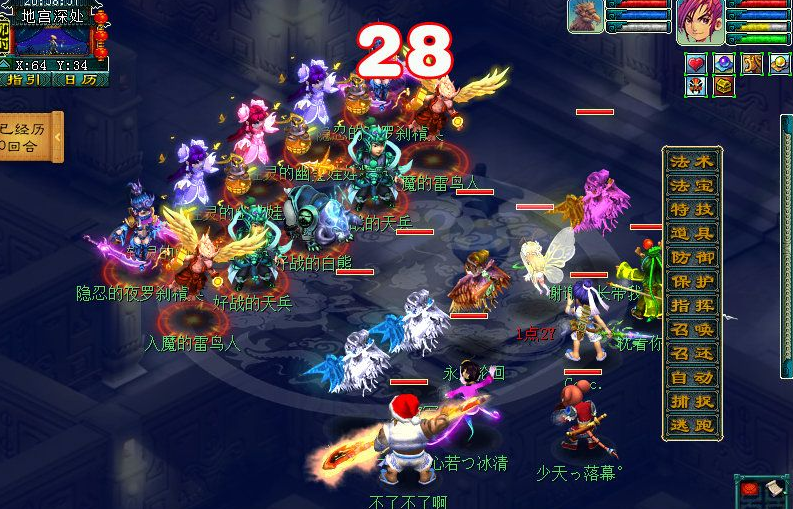Open the 道具 items command
The width and height of the screenshot is (793, 509).
691,234
